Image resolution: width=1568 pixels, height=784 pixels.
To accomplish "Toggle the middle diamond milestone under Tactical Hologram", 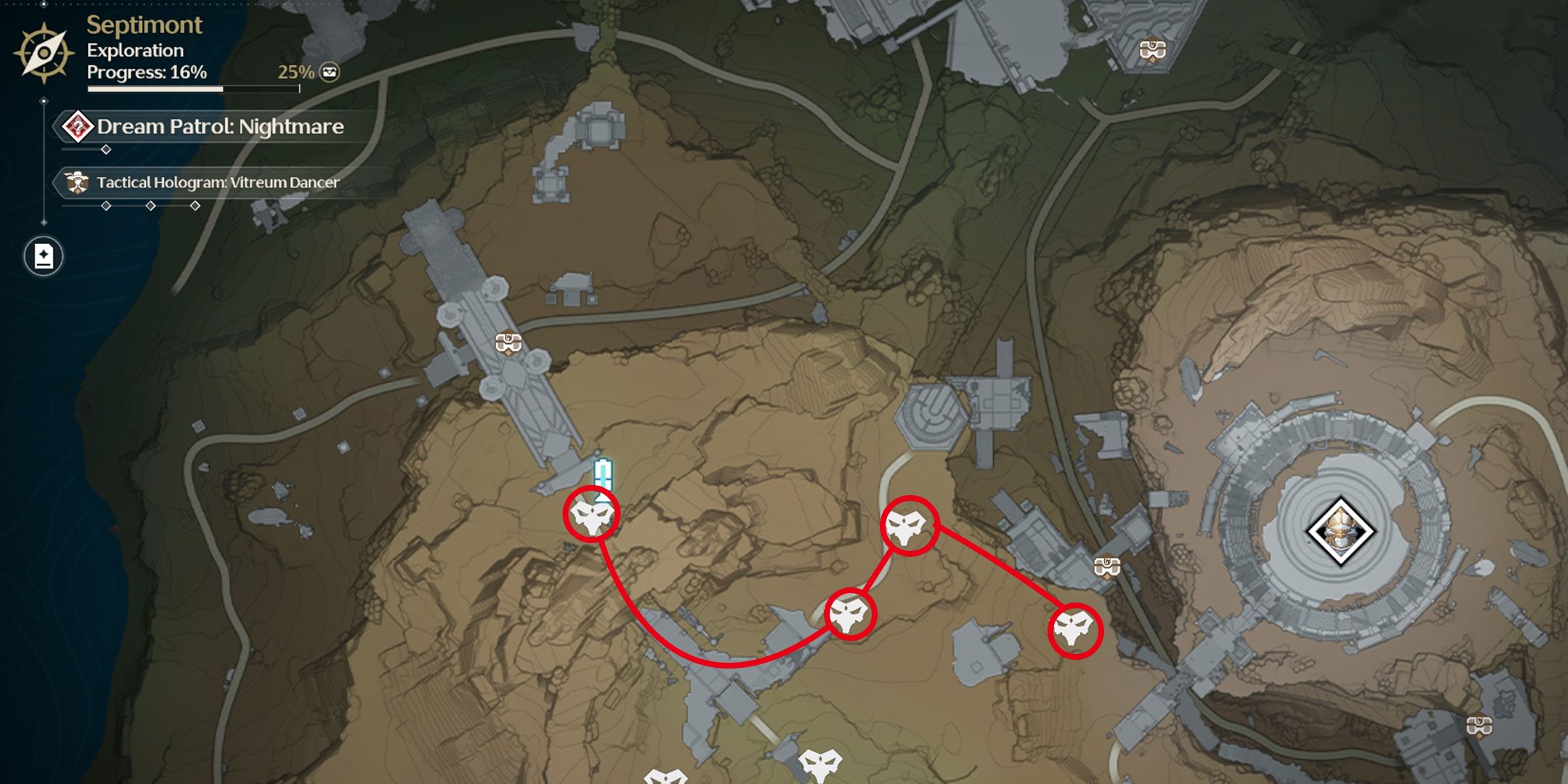I will click(150, 205).
